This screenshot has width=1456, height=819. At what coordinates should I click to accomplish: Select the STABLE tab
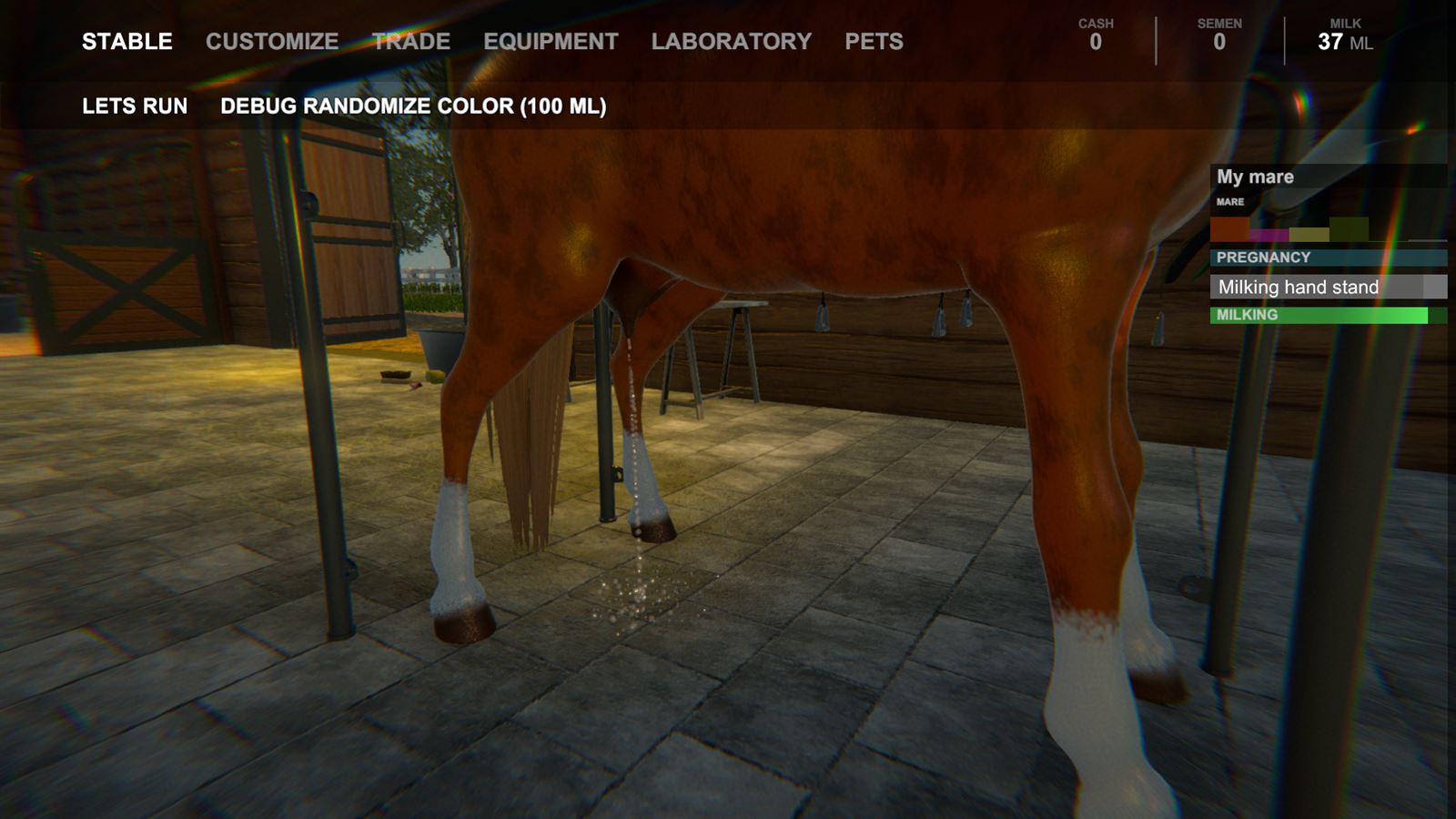[128, 41]
